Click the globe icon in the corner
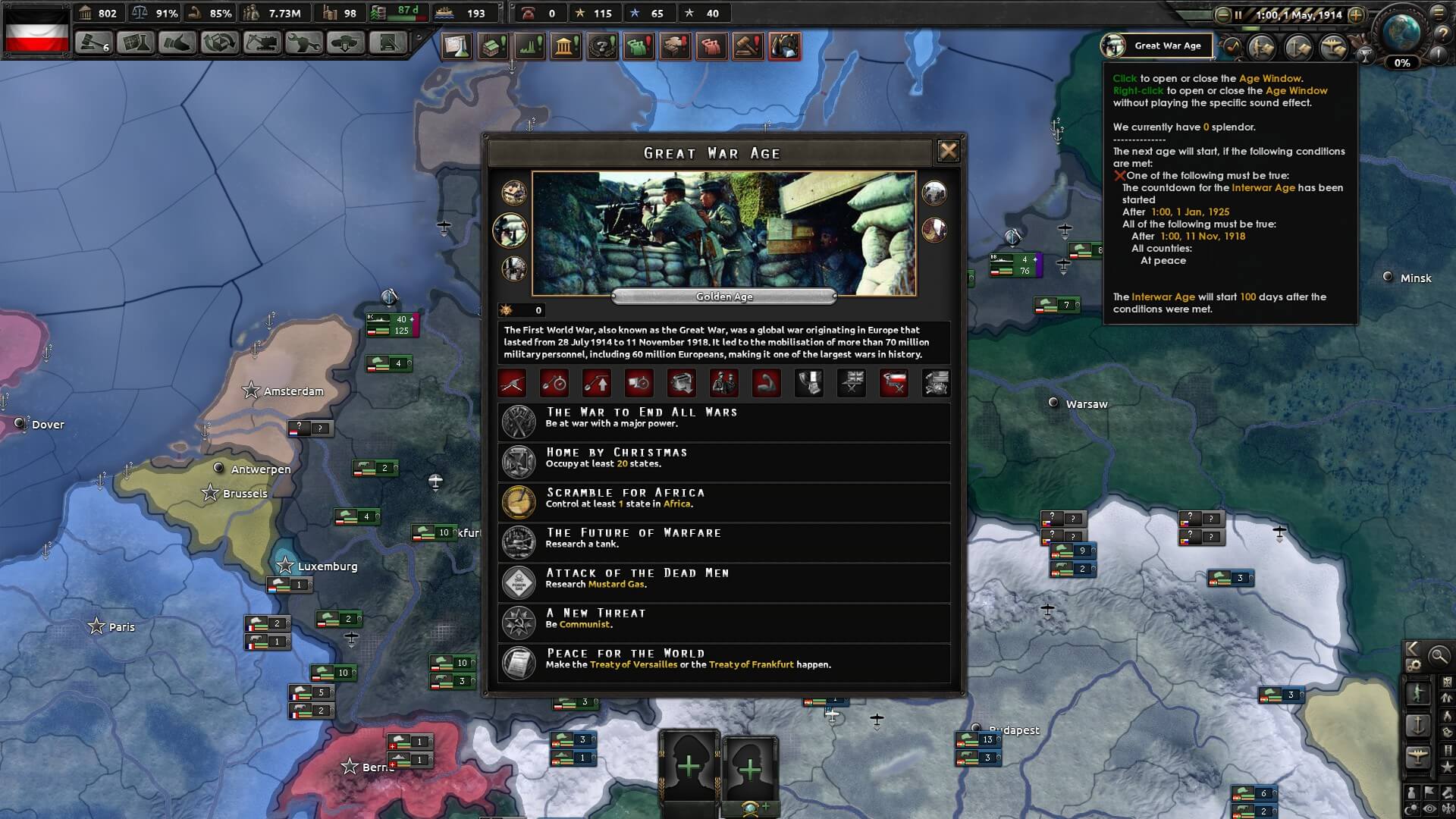The image size is (1456, 819). click(1401, 32)
